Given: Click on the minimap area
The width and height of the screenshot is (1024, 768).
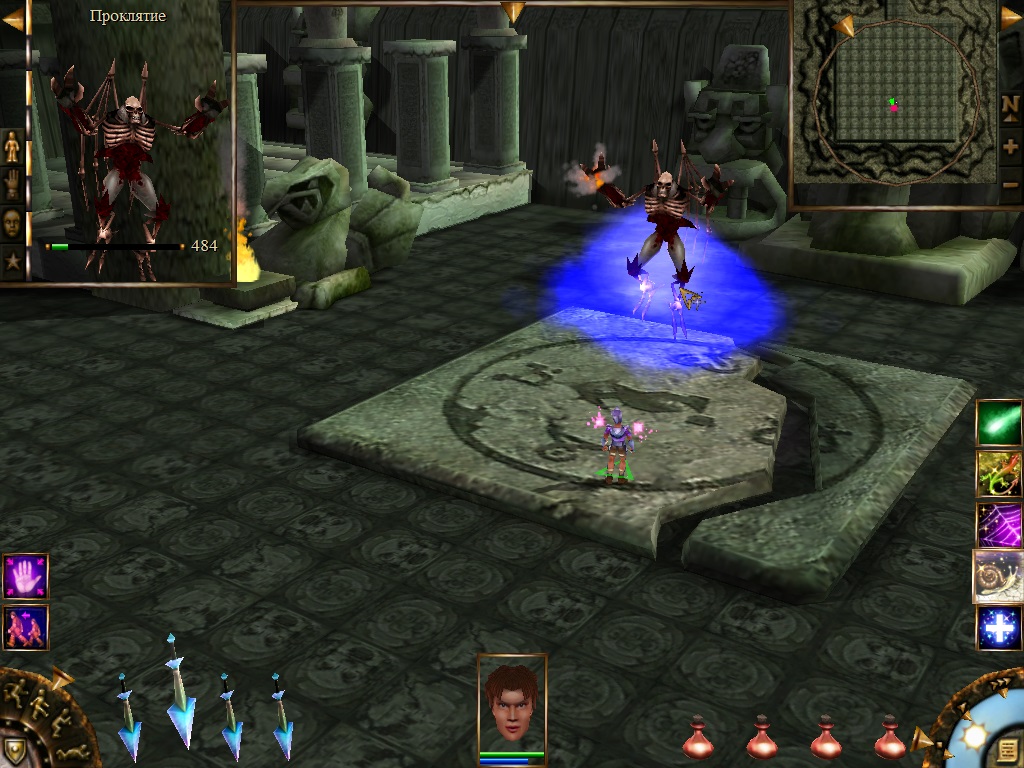Looking at the screenshot, I should (x=893, y=100).
